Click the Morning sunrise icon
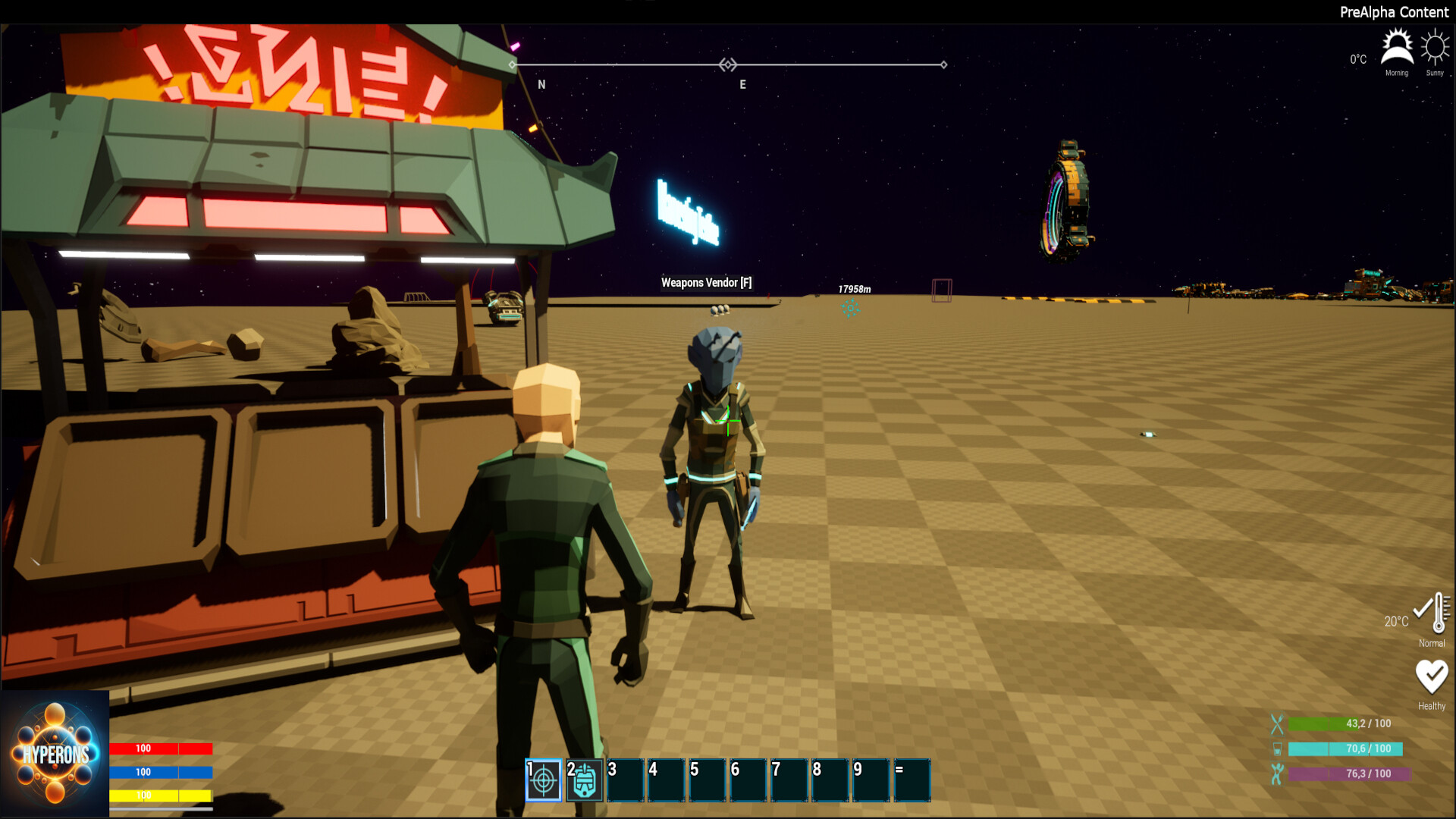The height and width of the screenshot is (819, 1456). pyautogui.click(x=1396, y=47)
